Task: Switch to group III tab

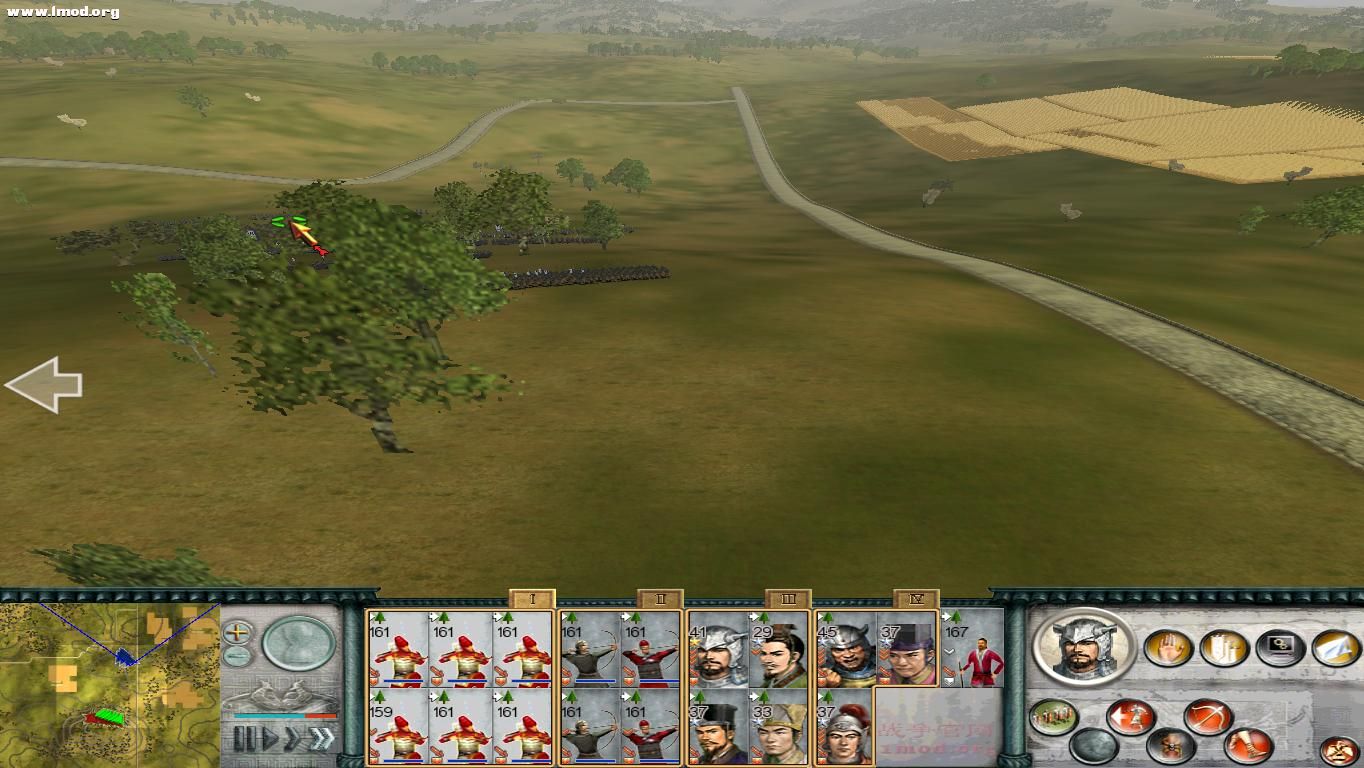Action: point(788,599)
